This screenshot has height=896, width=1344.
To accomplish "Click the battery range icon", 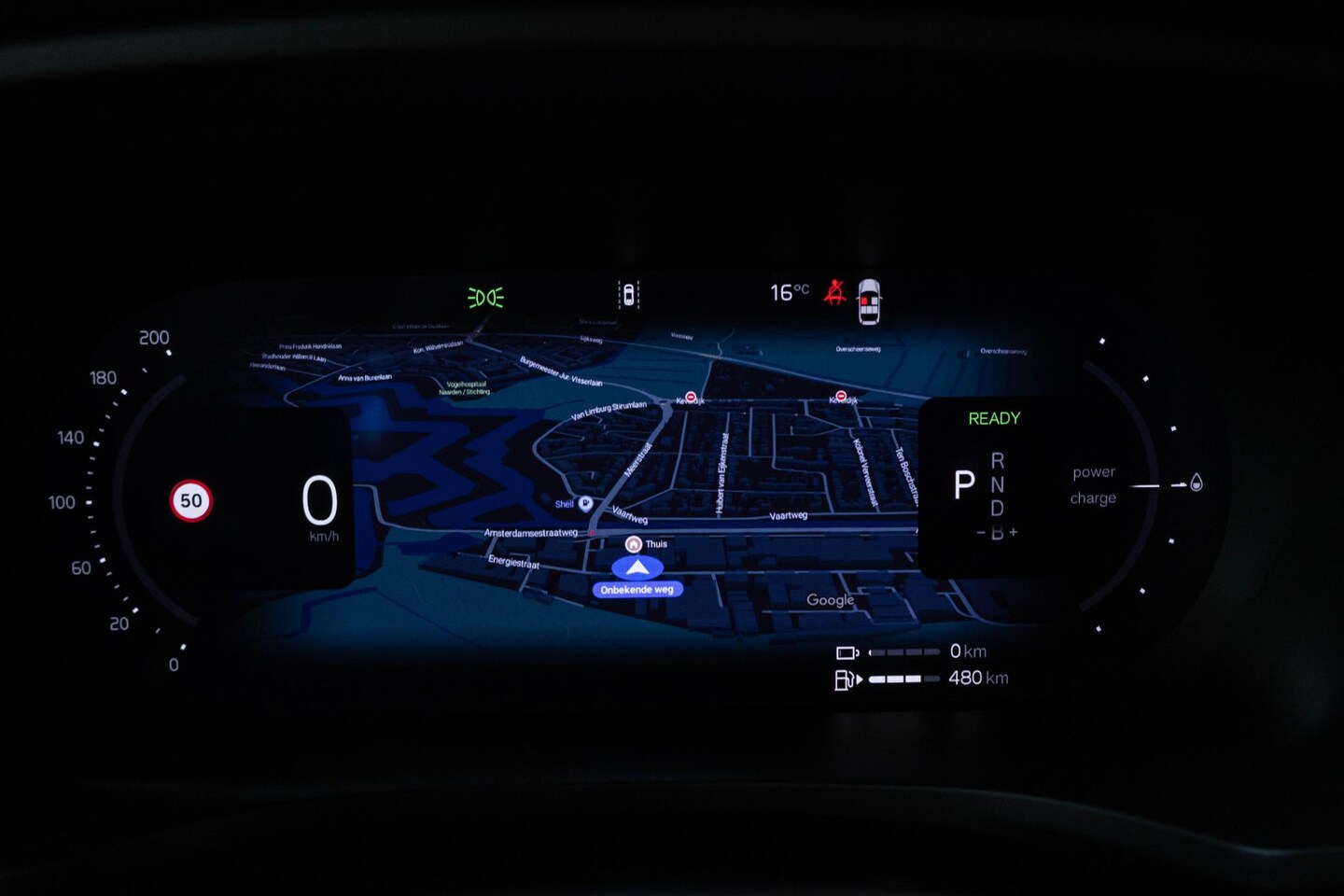I will tap(847, 652).
